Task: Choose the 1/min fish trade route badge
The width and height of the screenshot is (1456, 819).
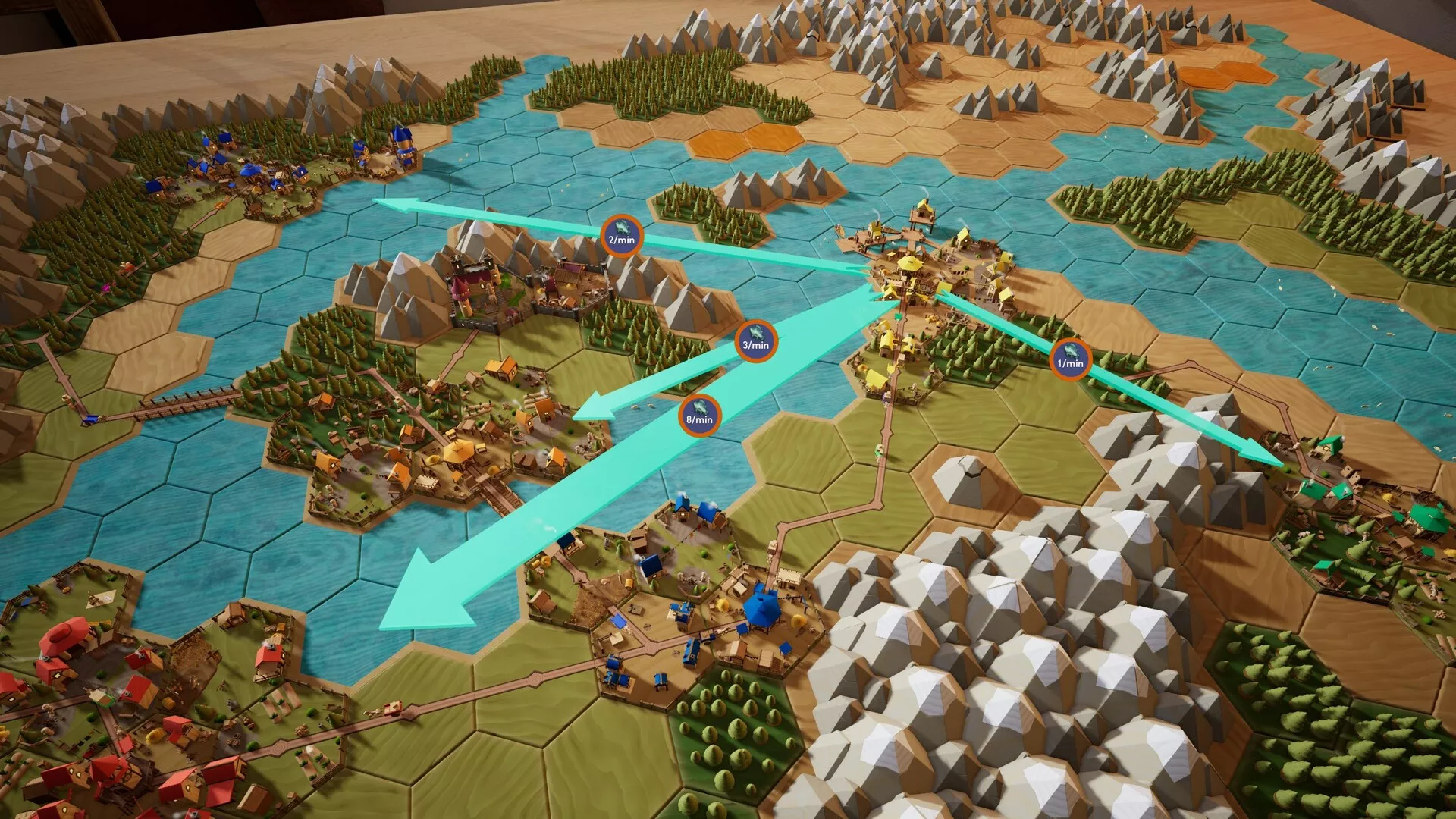Action: pos(1070,359)
